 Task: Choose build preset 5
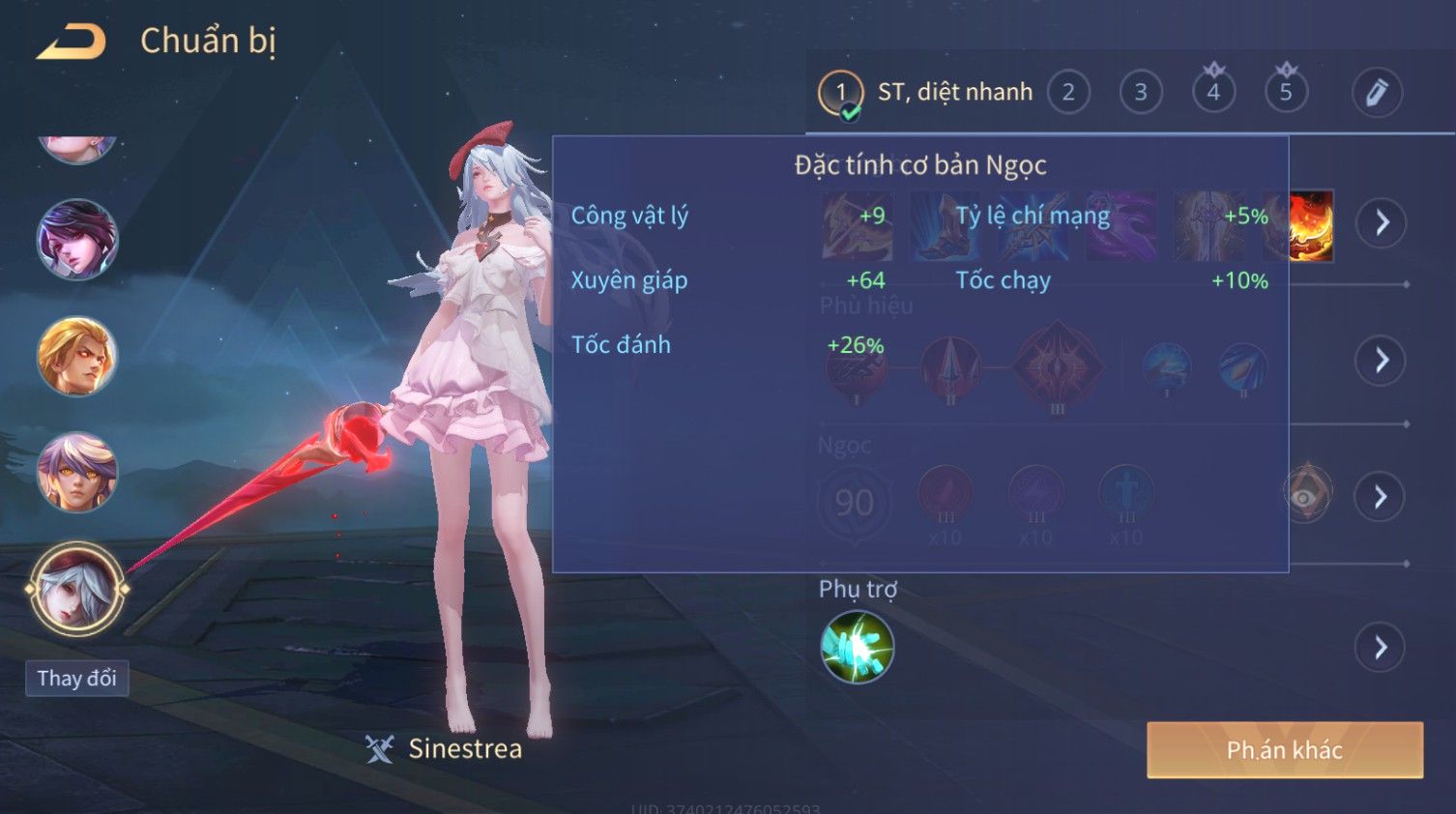coord(1286,93)
